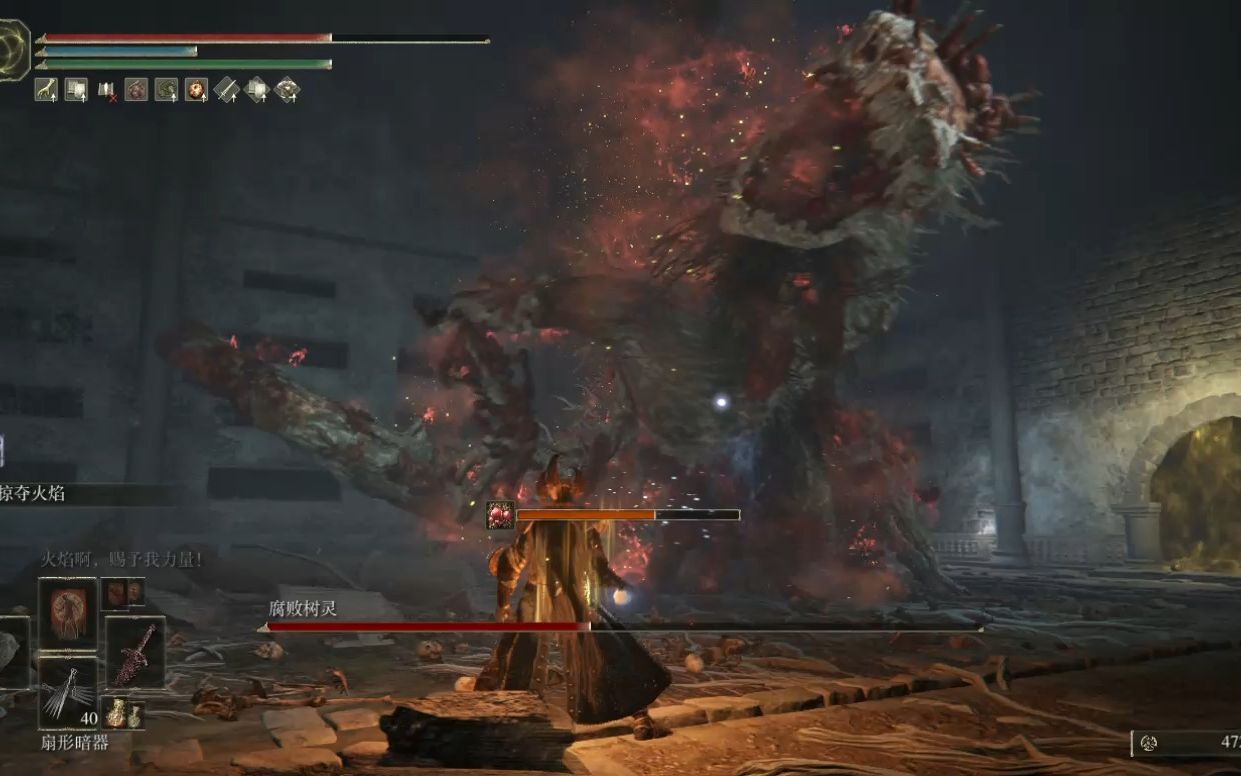The image size is (1241, 776).
Task: Click the rune counter icon
Action: pos(1149,743)
